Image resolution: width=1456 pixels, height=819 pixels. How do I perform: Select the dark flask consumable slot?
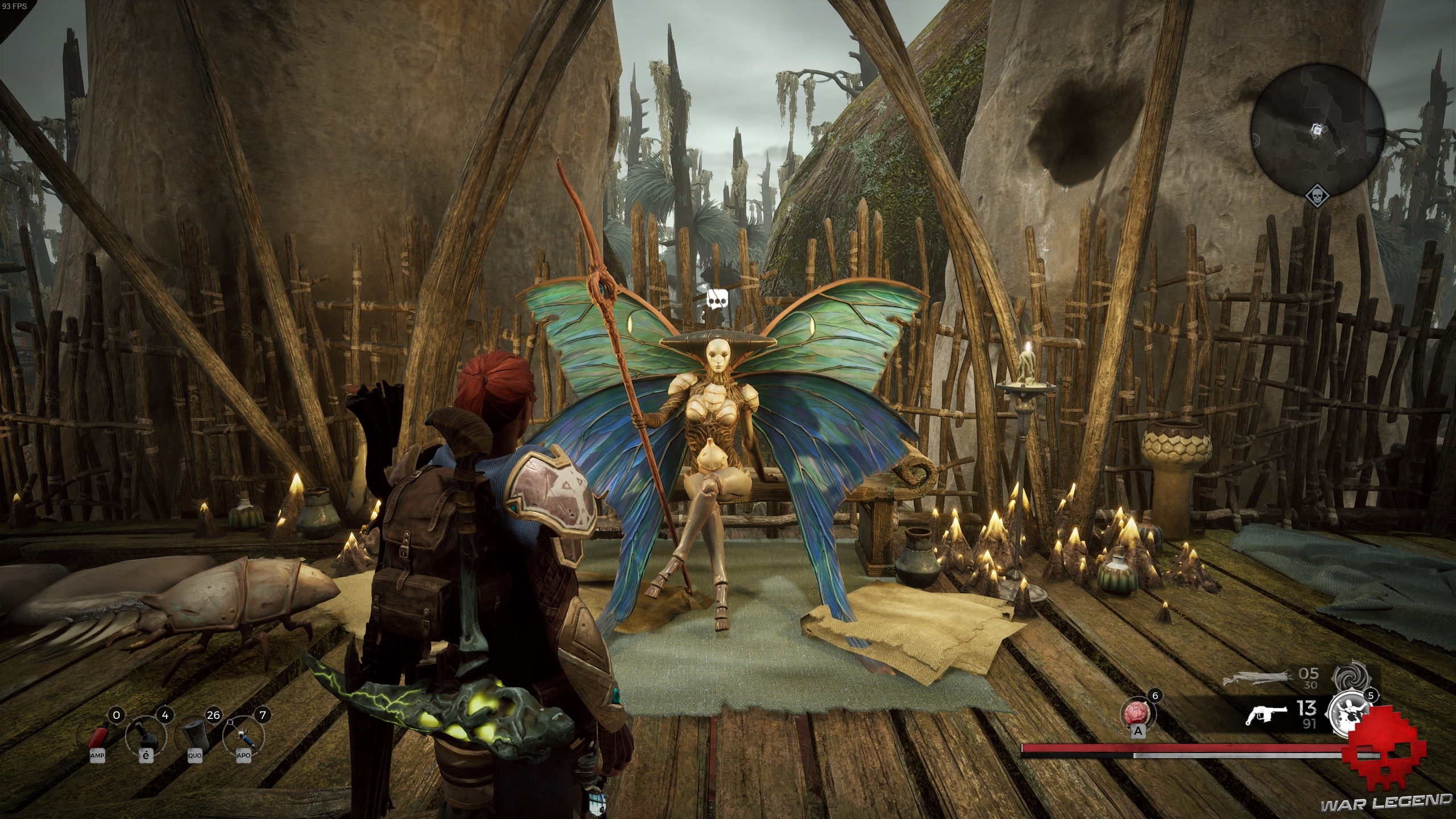coord(146,737)
